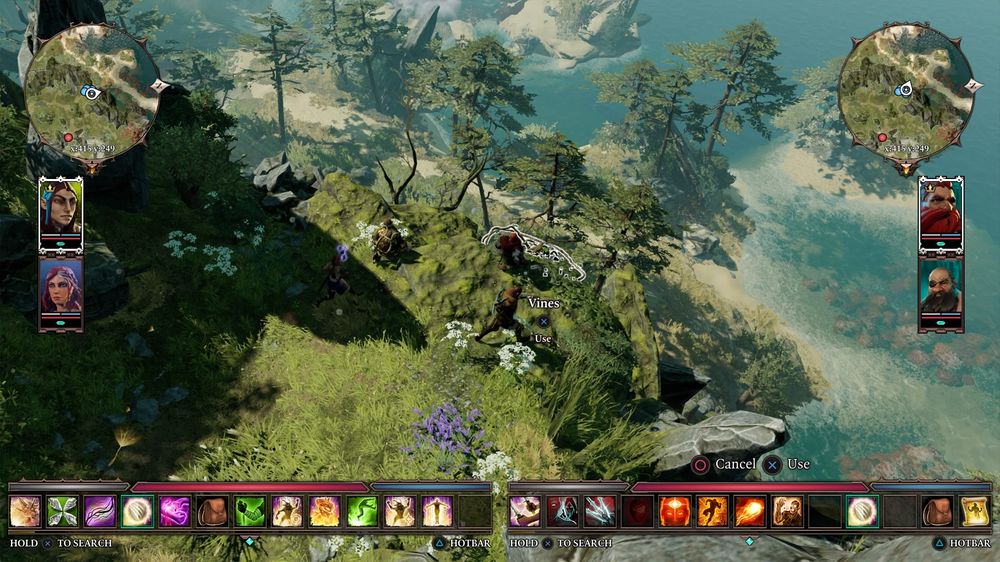This screenshot has height=562, width=1000.
Task: Choose the red-hooded masked character portrait
Action: coord(940,210)
